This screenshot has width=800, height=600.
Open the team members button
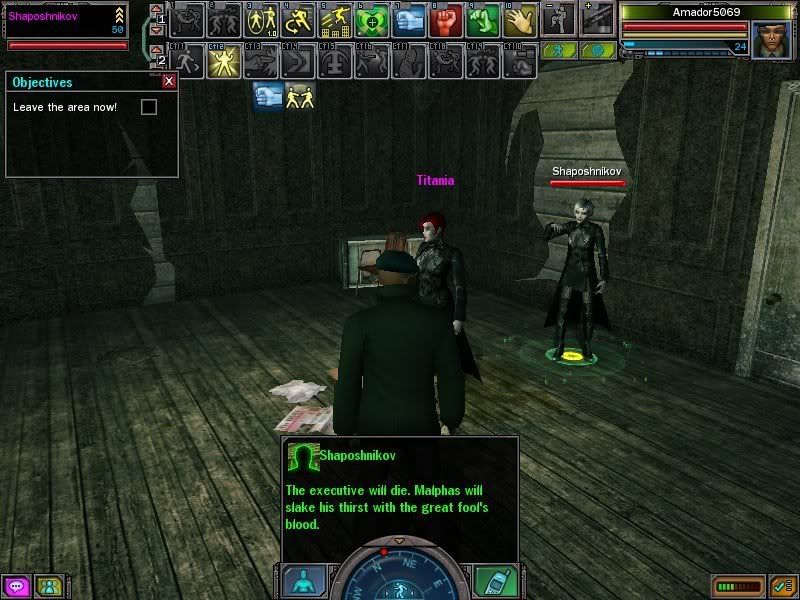point(48,586)
